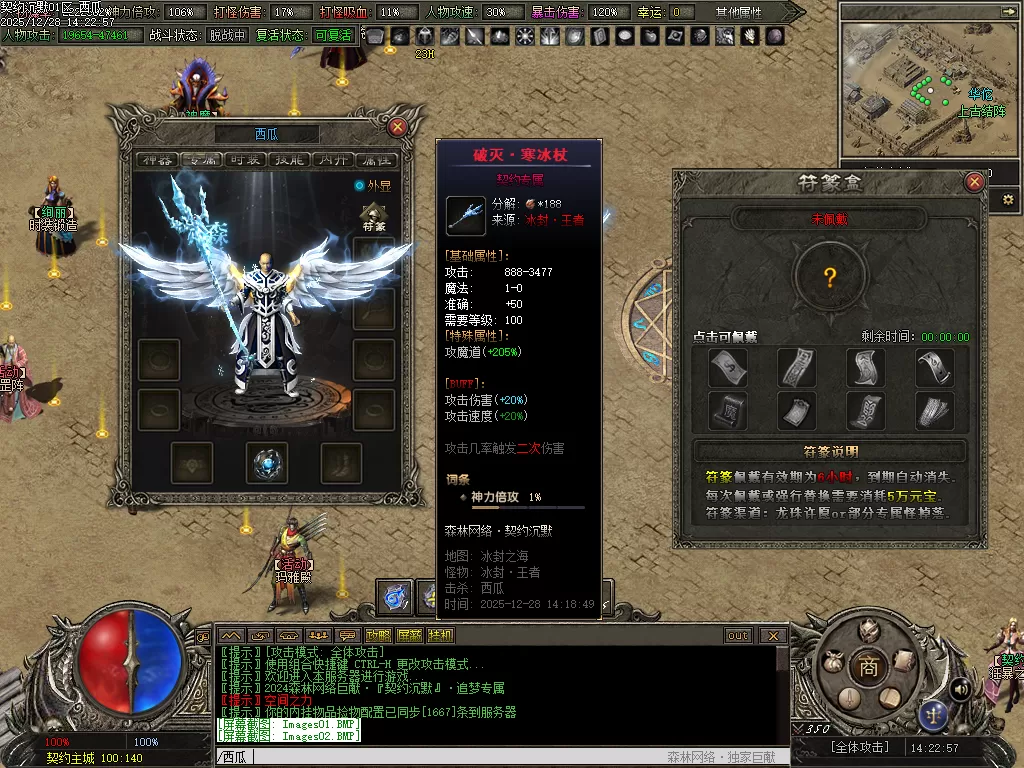Focus the chat input field
This screenshot has width=1024, height=768.
point(450,757)
